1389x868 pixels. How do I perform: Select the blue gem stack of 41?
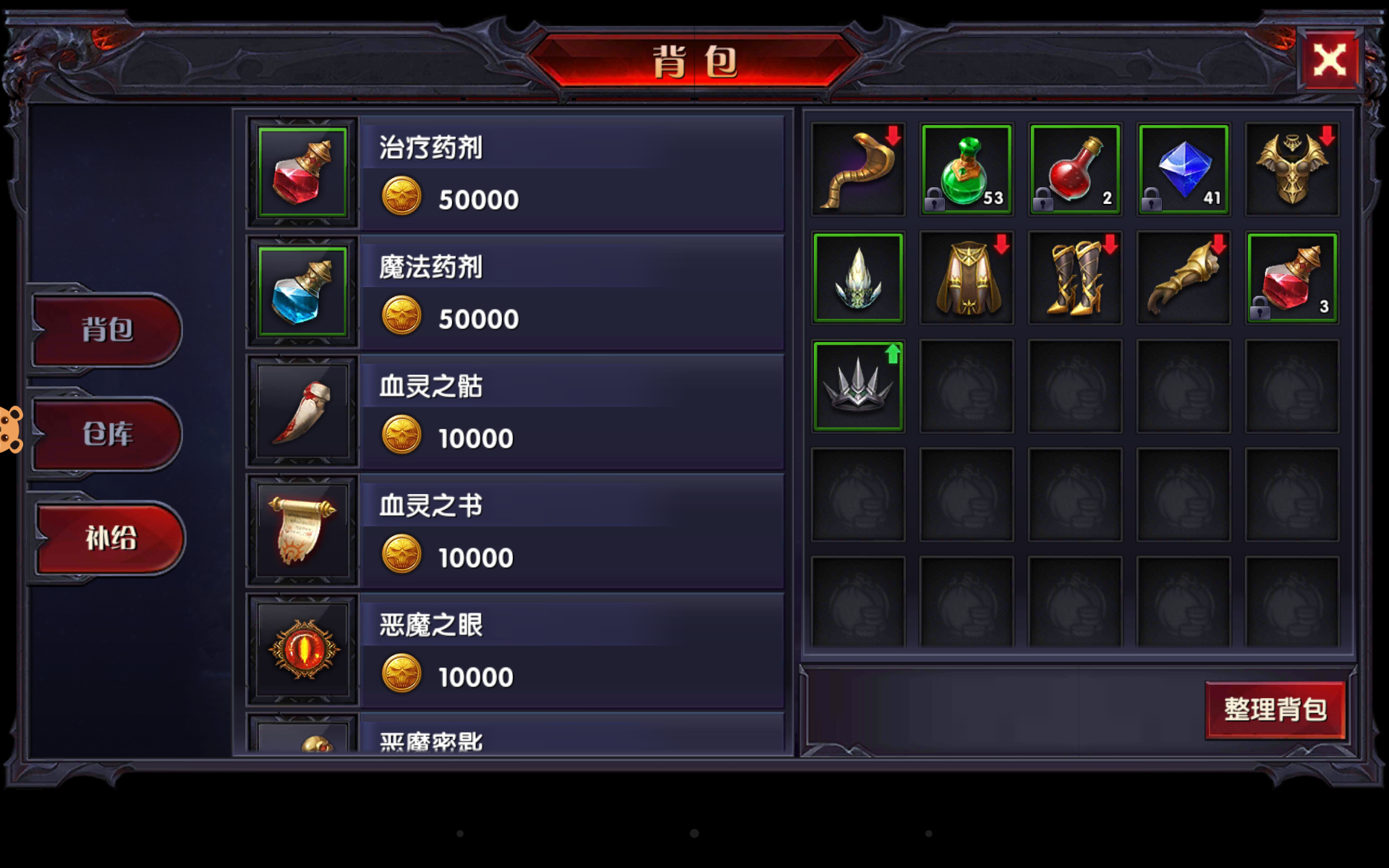pyautogui.click(x=1184, y=169)
